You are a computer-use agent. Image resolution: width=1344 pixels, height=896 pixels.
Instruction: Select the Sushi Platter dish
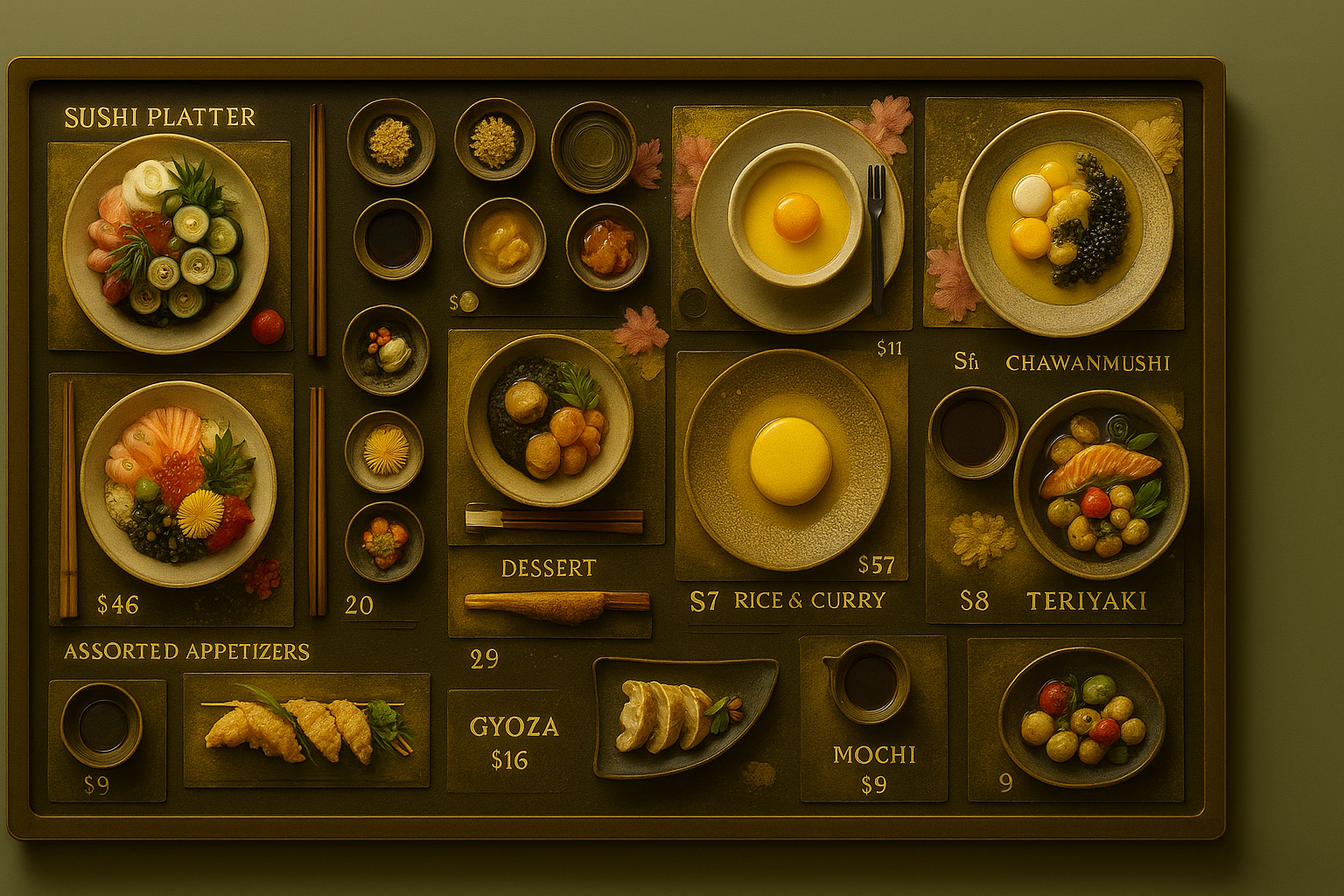tap(166, 242)
